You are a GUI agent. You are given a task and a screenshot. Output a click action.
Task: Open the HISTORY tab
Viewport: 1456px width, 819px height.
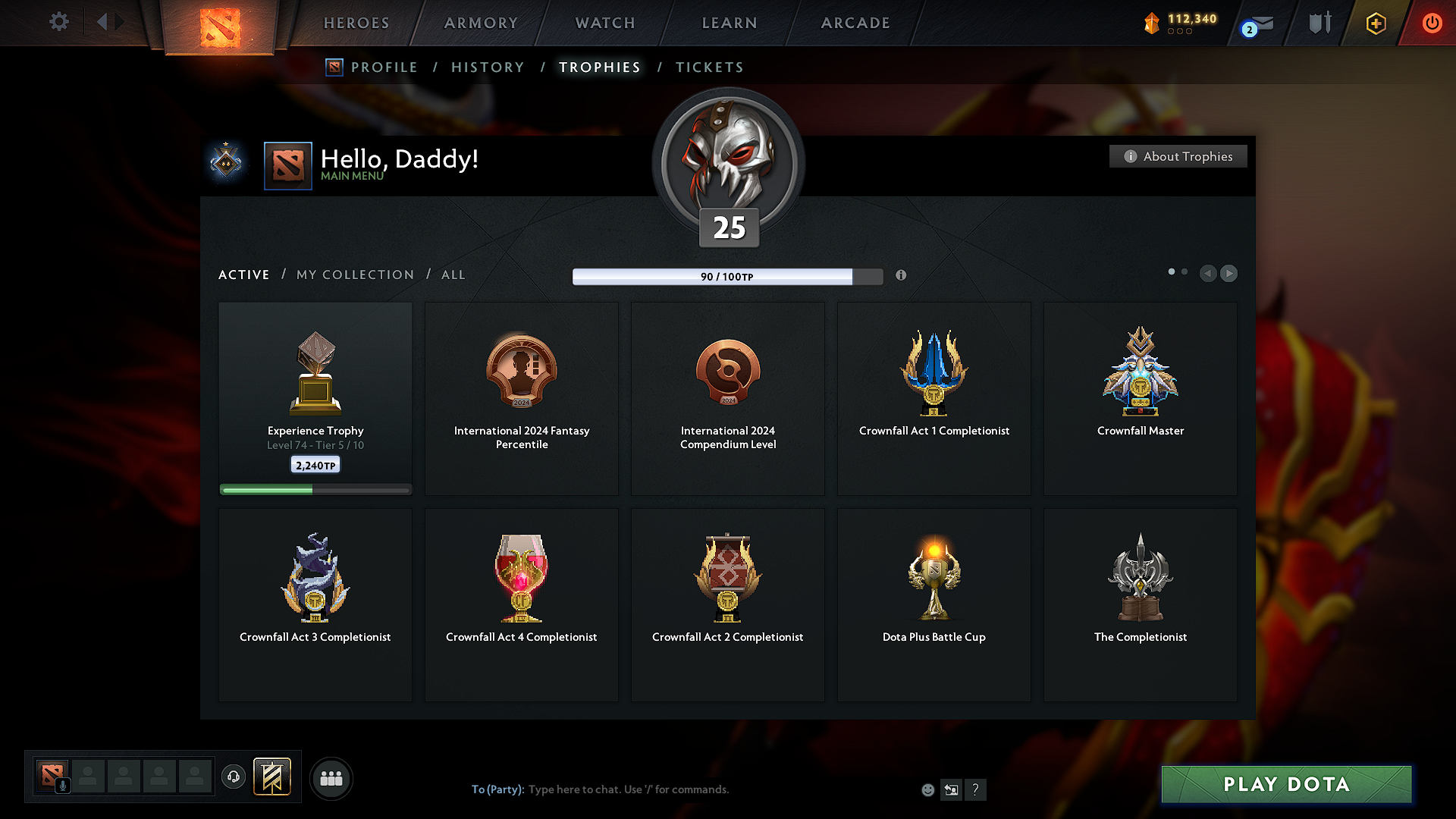pyautogui.click(x=488, y=67)
